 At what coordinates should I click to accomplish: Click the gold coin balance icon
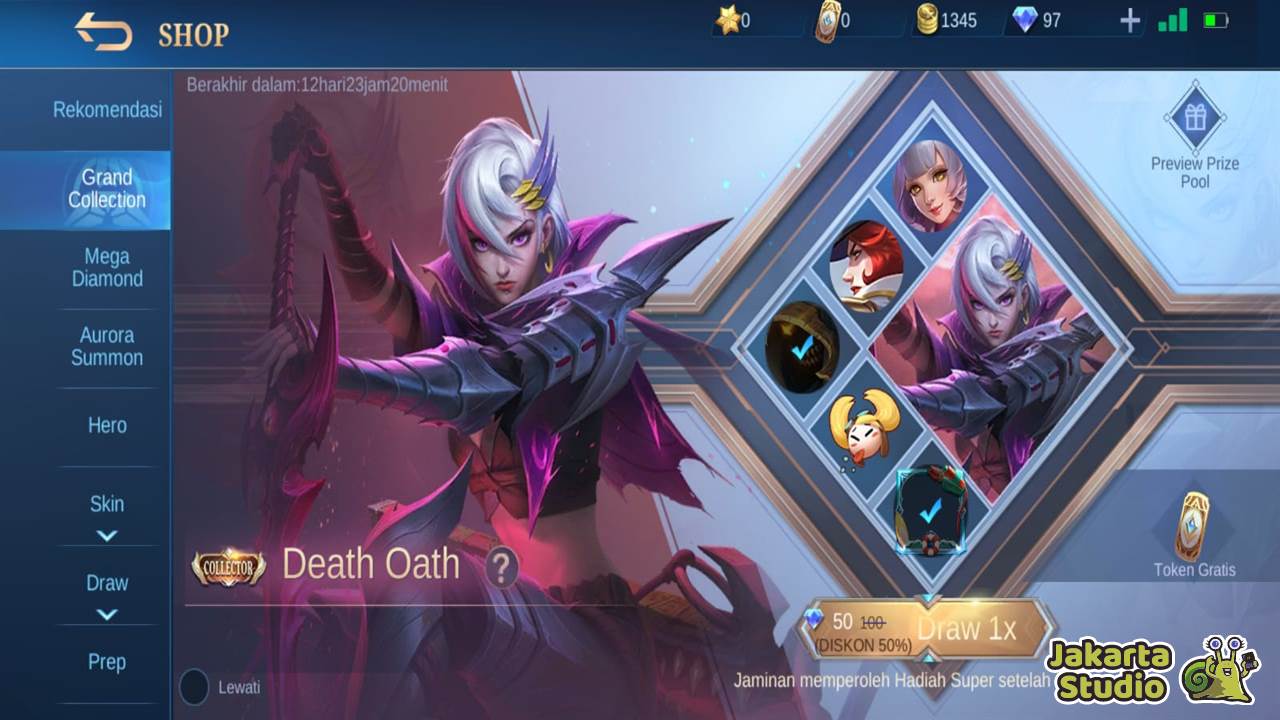coord(928,18)
